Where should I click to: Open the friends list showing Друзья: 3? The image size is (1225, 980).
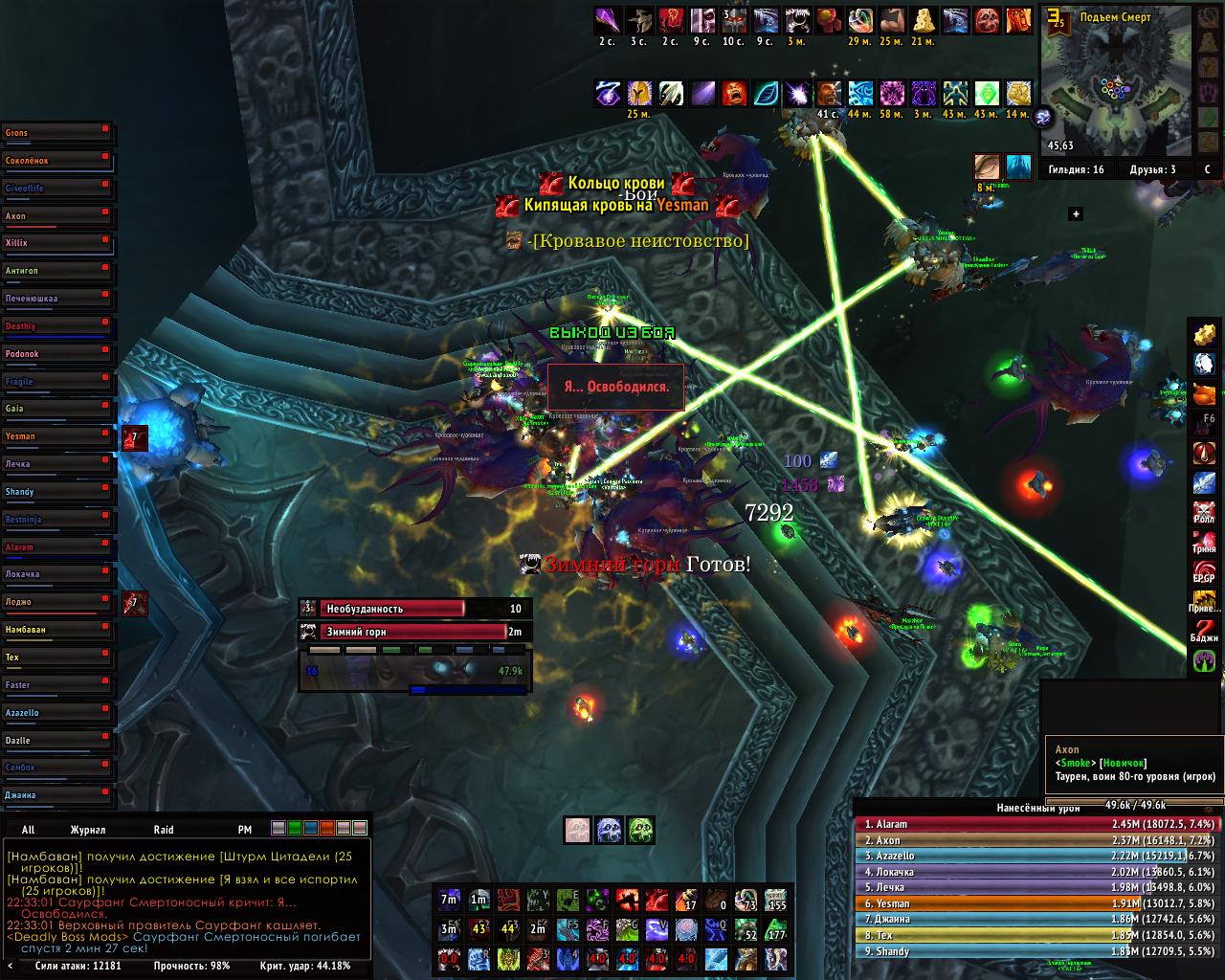(x=1154, y=169)
